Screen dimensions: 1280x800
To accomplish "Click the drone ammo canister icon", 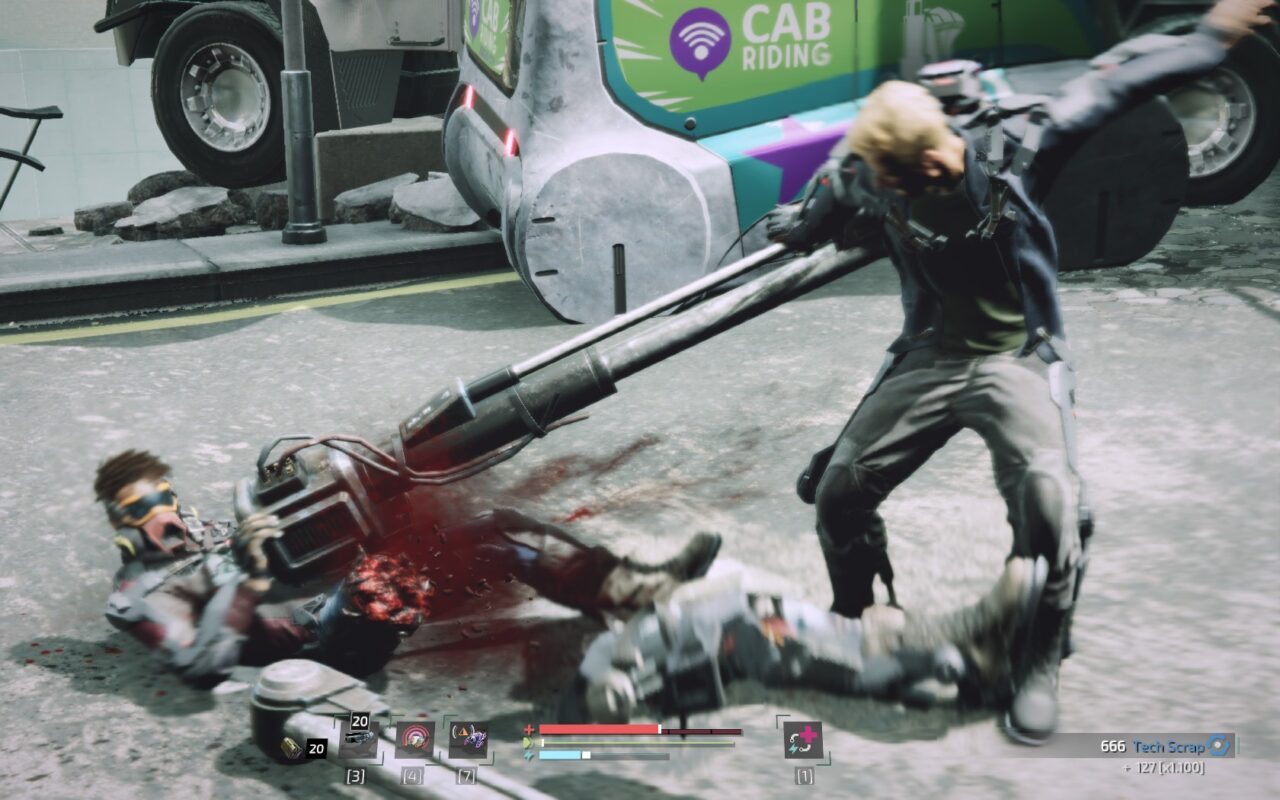I will coord(292,747).
